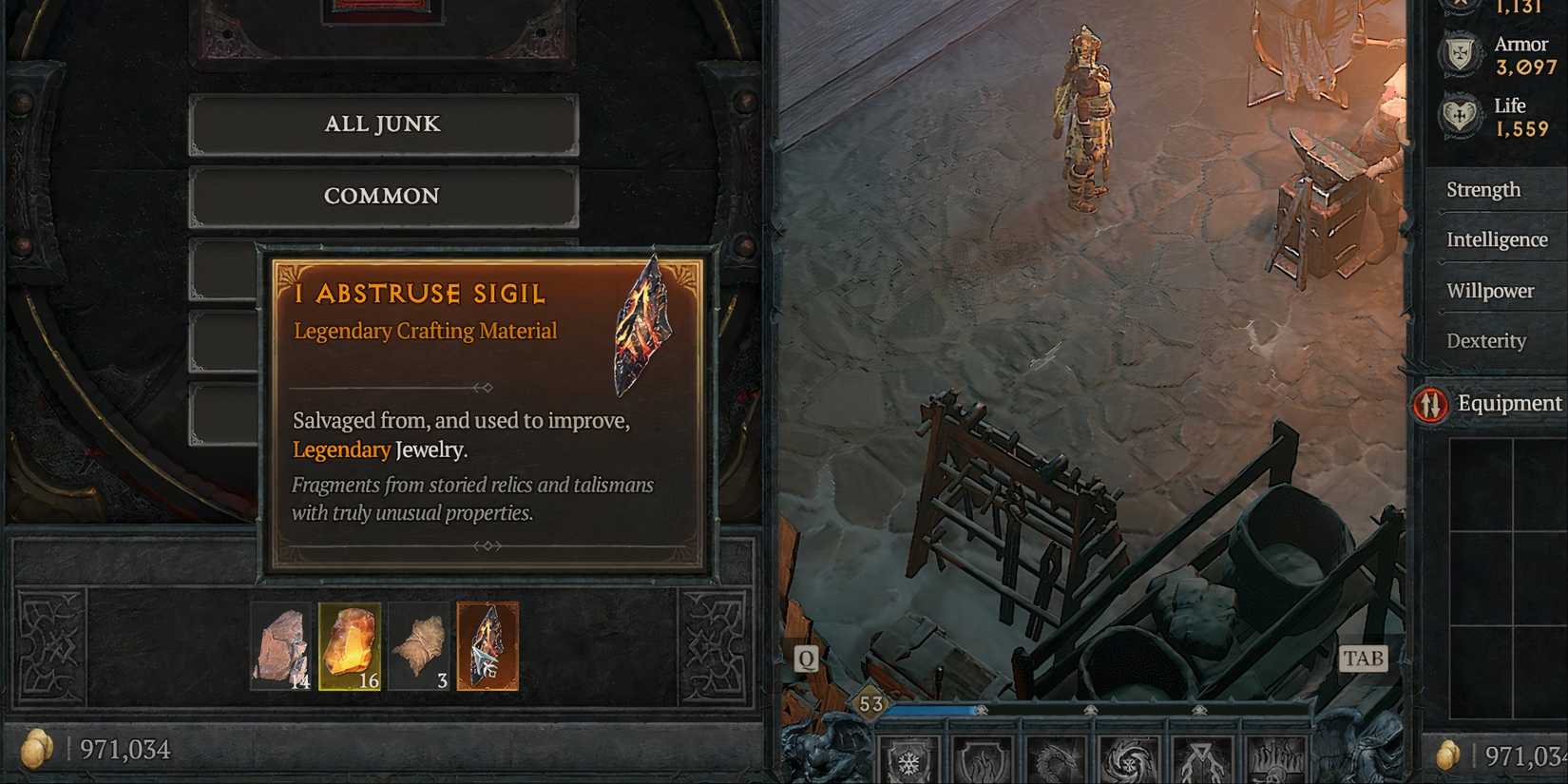Click the firewall skill at the hotbar's end
Viewport: 1568px width, 784px height.
pyautogui.click(x=1273, y=760)
